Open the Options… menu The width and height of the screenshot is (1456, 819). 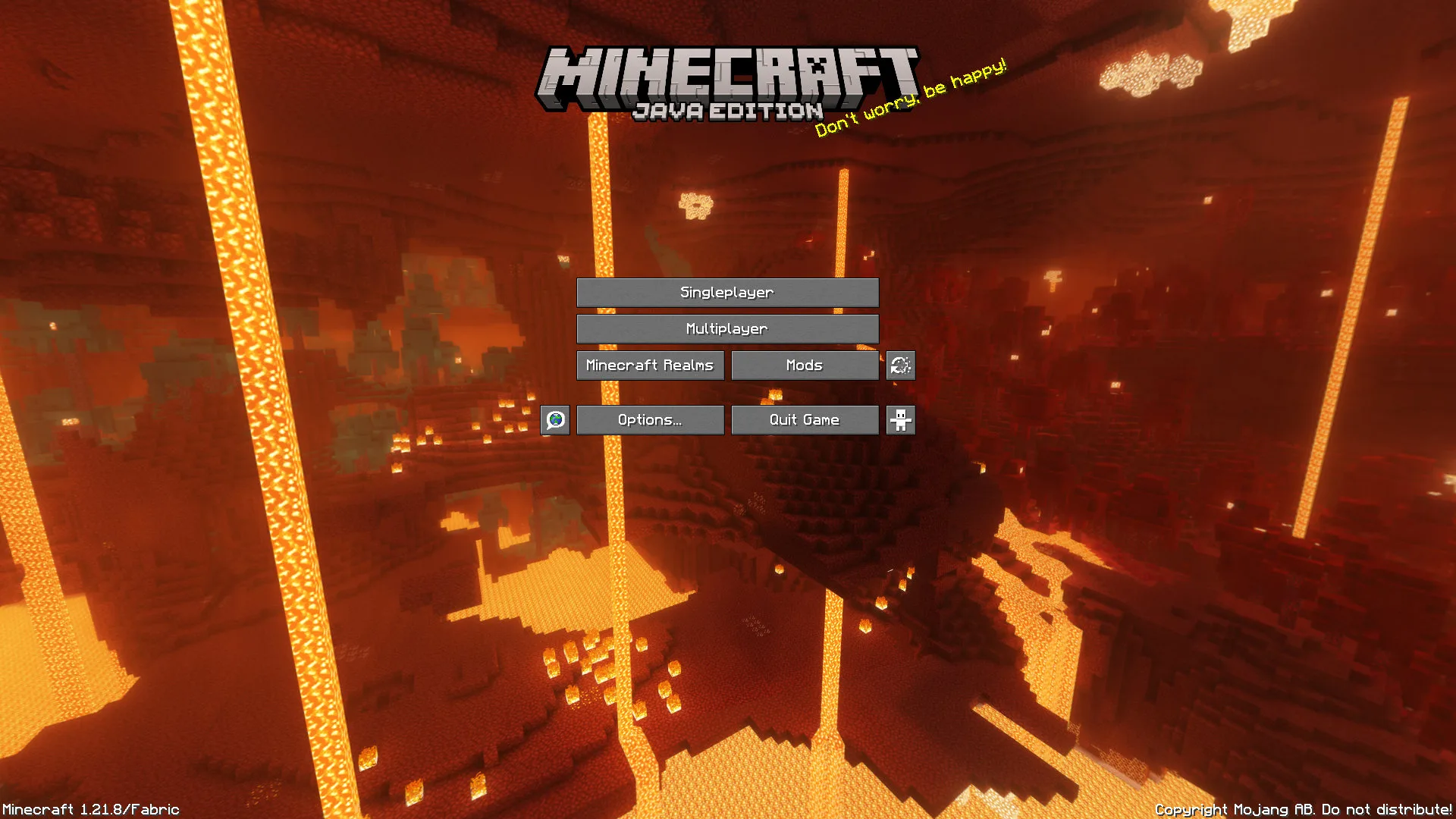tap(650, 419)
